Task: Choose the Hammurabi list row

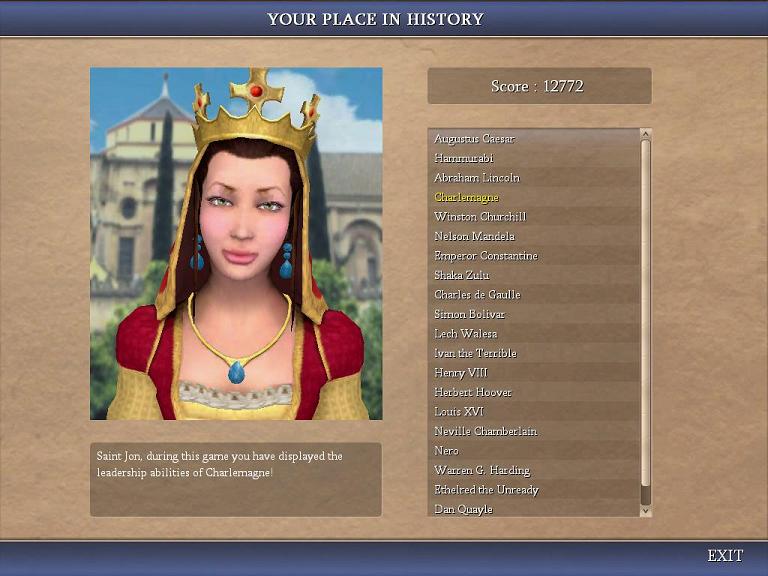Action: pyautogui.click(x=464, y=158)
